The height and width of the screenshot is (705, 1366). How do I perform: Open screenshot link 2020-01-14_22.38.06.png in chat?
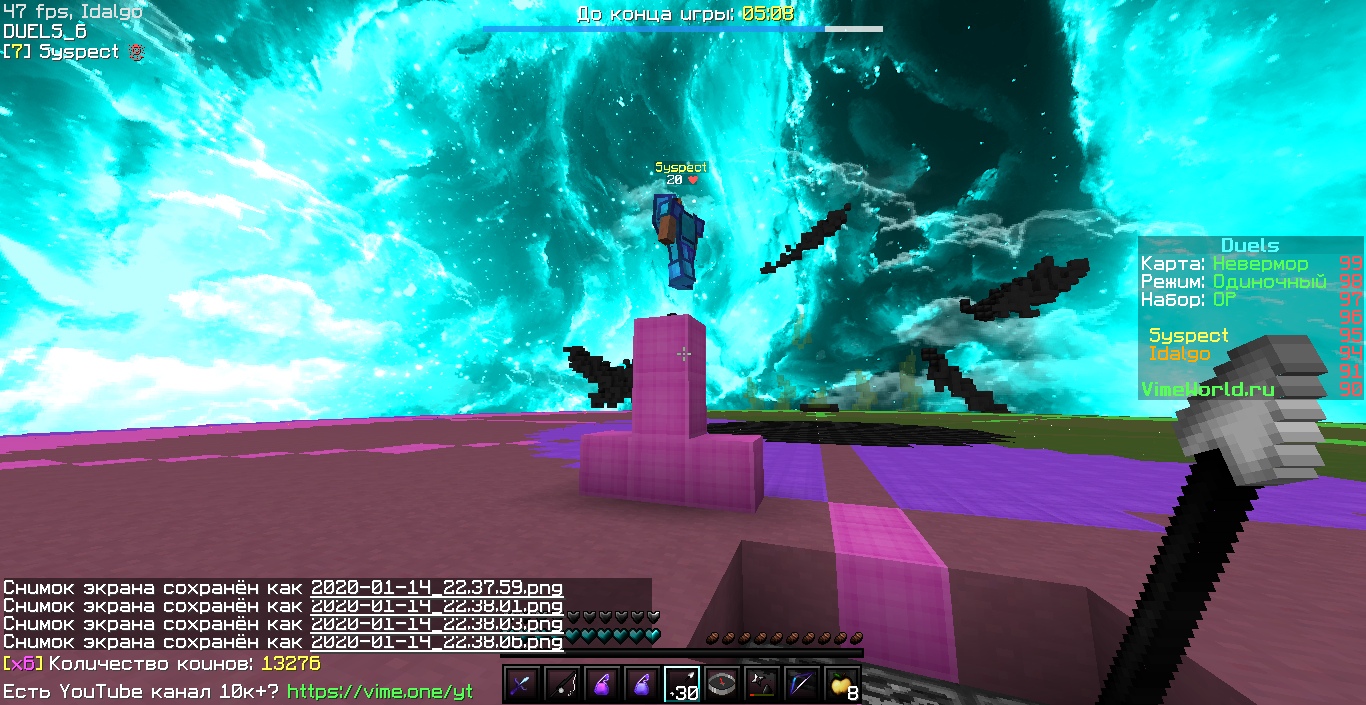tap(436, 642)
